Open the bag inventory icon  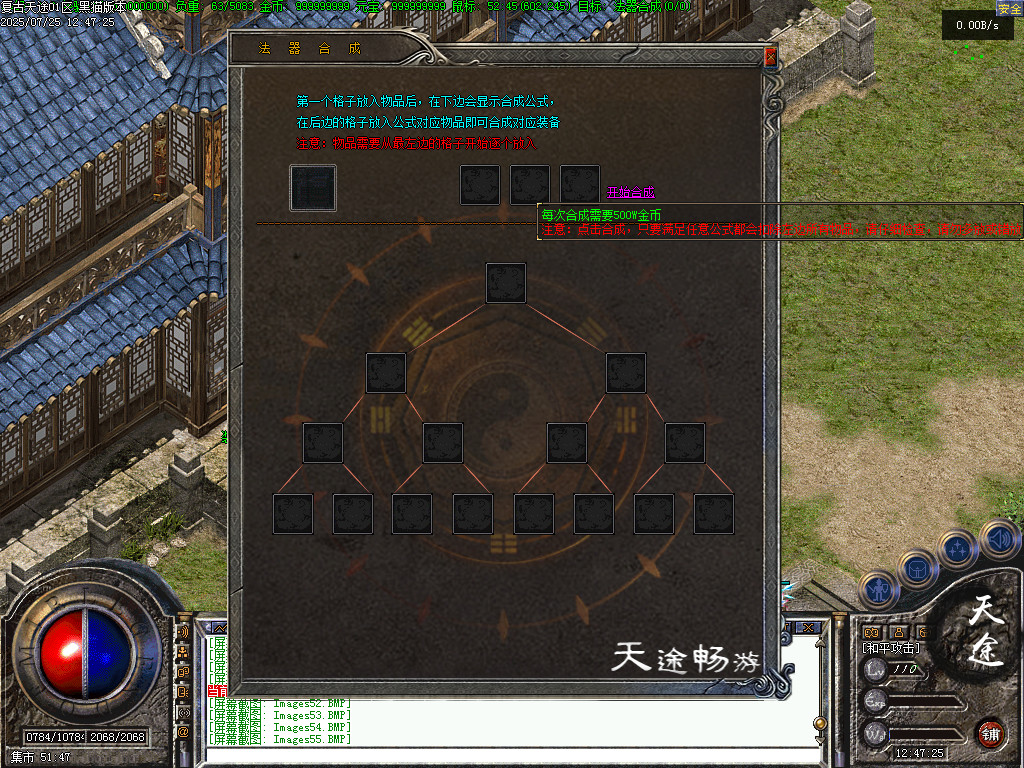coord(918,569)
